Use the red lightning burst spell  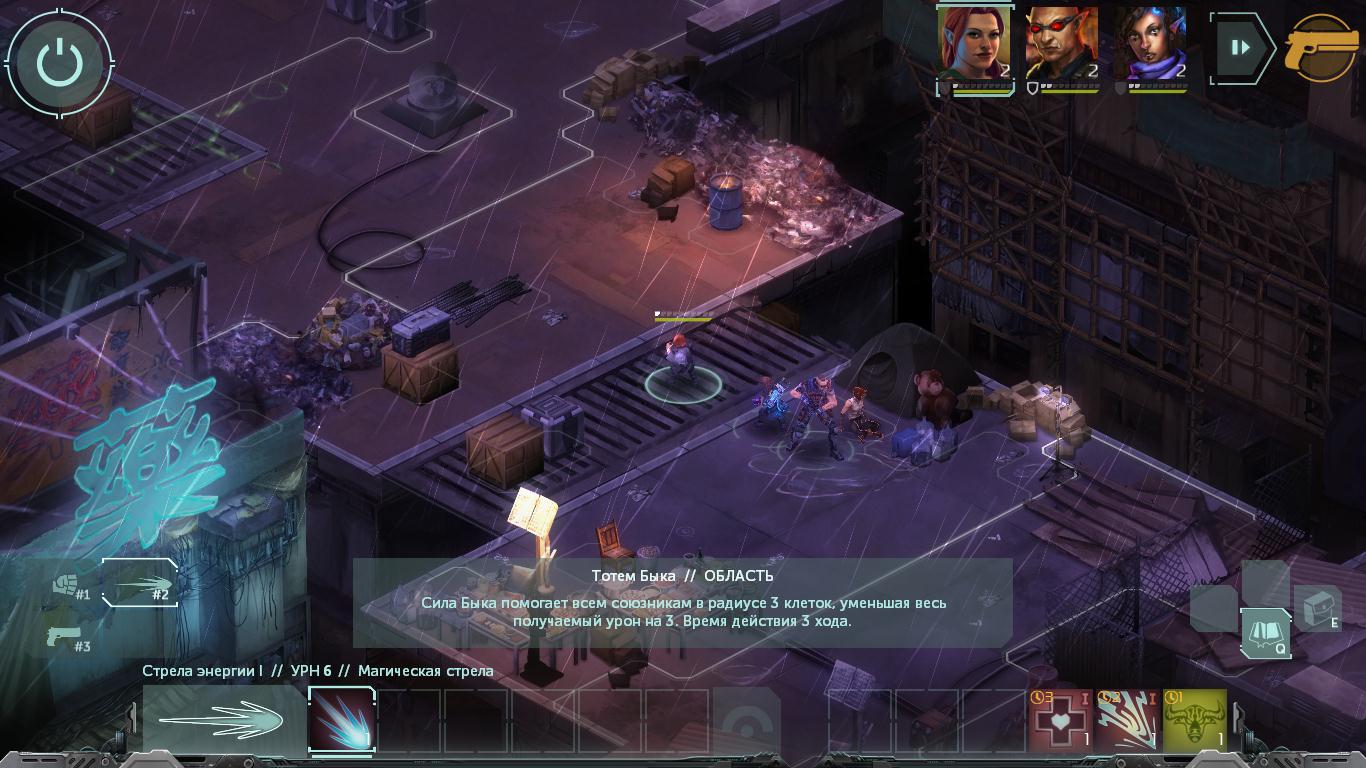point(1127,719)
